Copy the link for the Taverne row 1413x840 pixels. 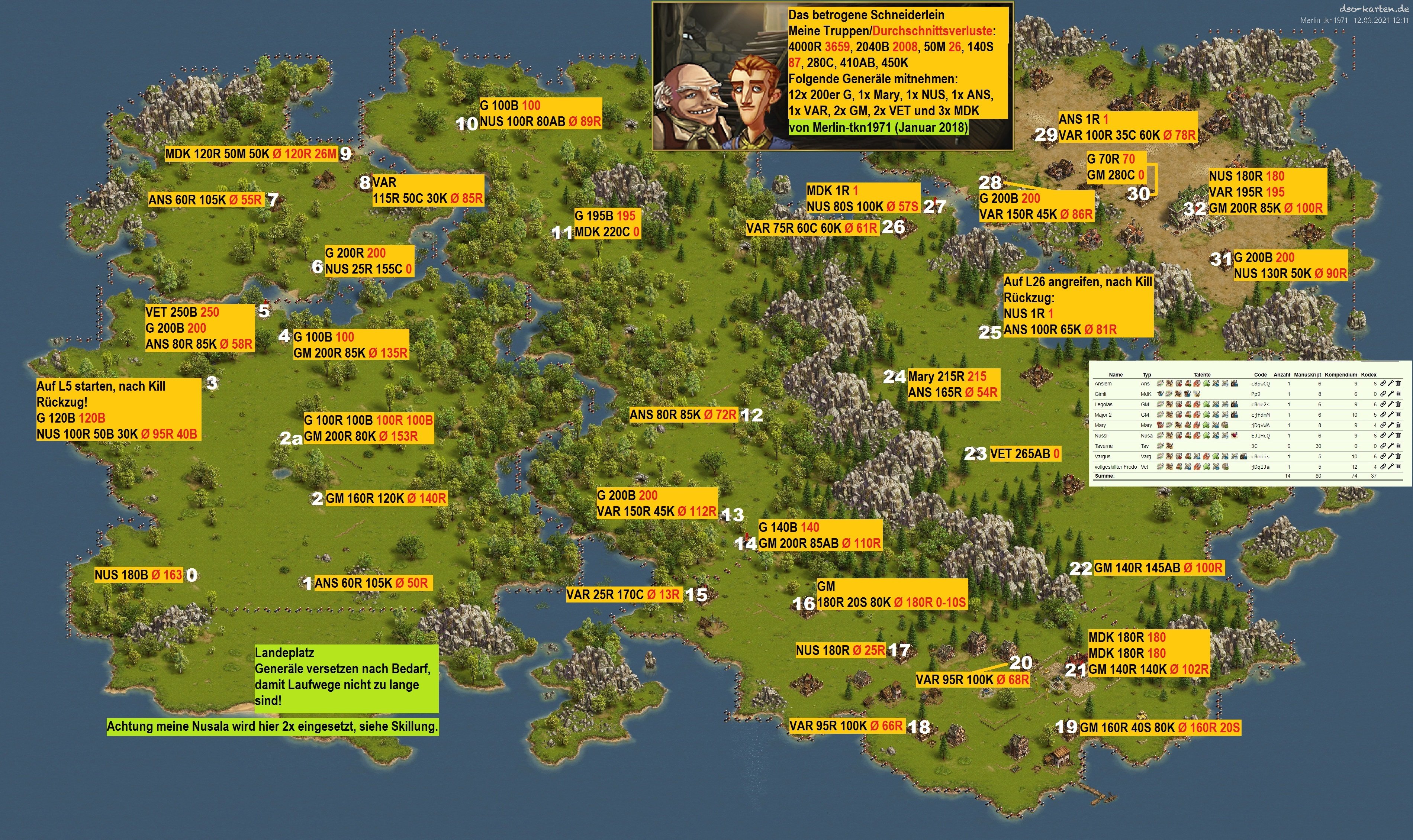(1383, 446)
